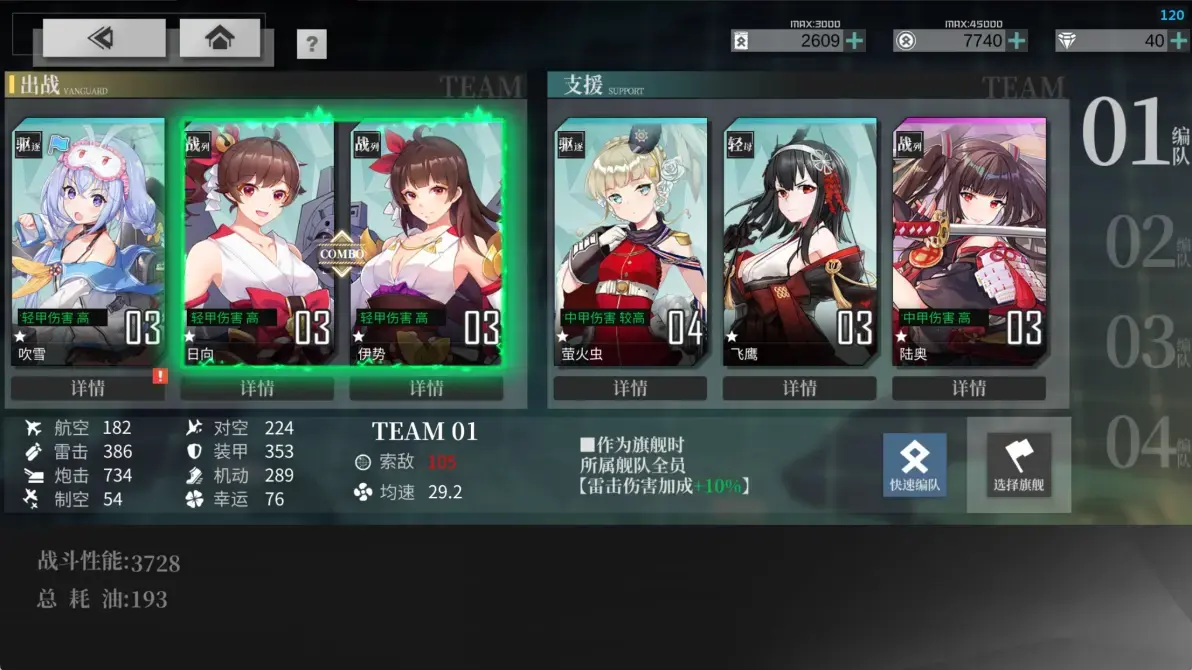1192x670 pixels.
Task: Return to the home screen
Action: 219,38
